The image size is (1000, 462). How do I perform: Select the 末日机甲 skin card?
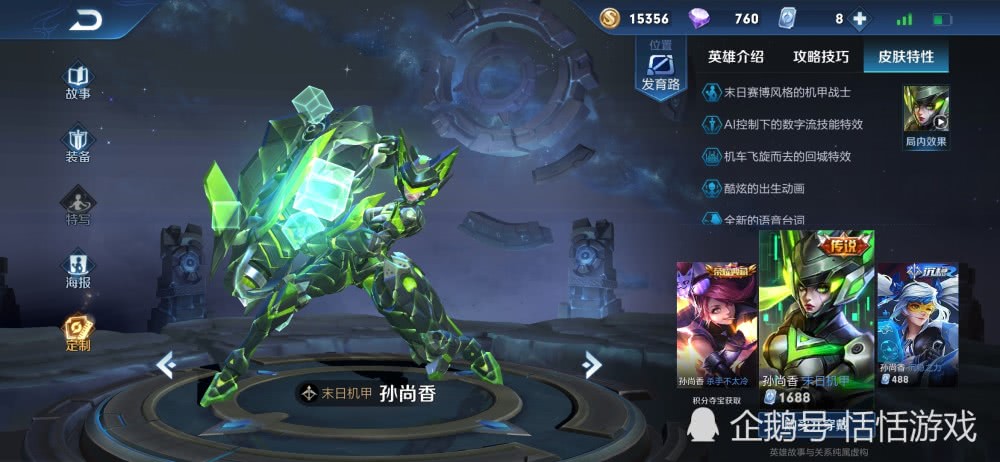[x=816, y=320]
